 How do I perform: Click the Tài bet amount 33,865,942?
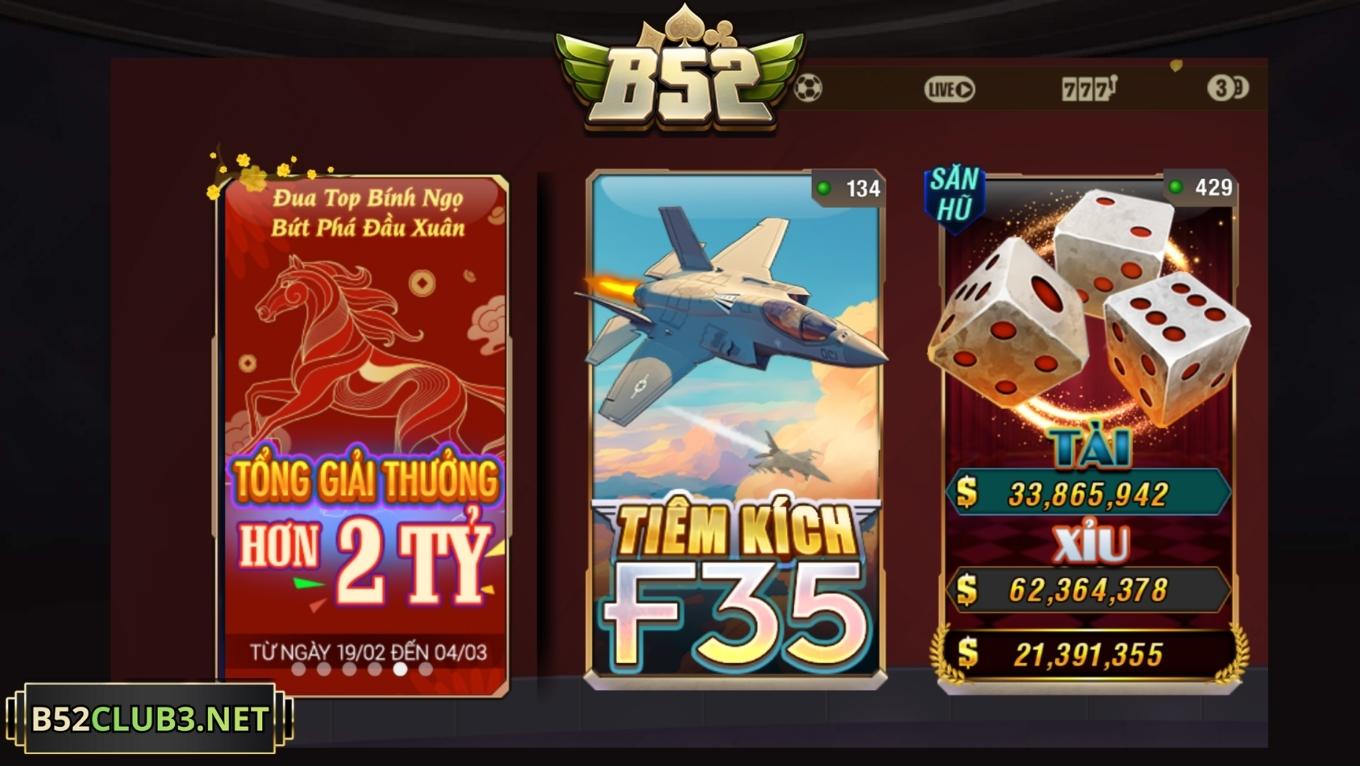click(1090, 491)
